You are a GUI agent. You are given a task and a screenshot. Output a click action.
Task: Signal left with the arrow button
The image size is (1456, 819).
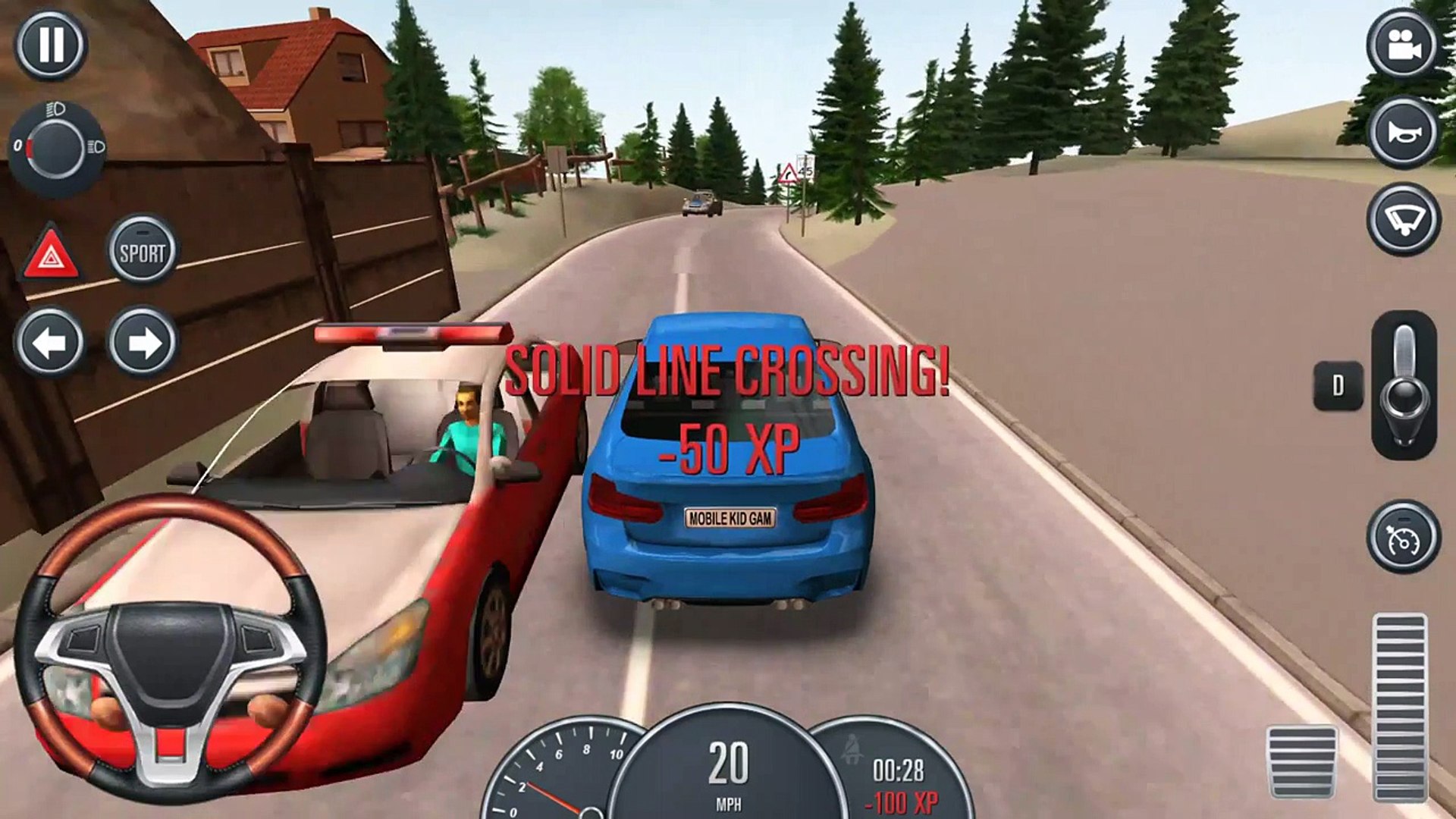(x=51, y=343)
